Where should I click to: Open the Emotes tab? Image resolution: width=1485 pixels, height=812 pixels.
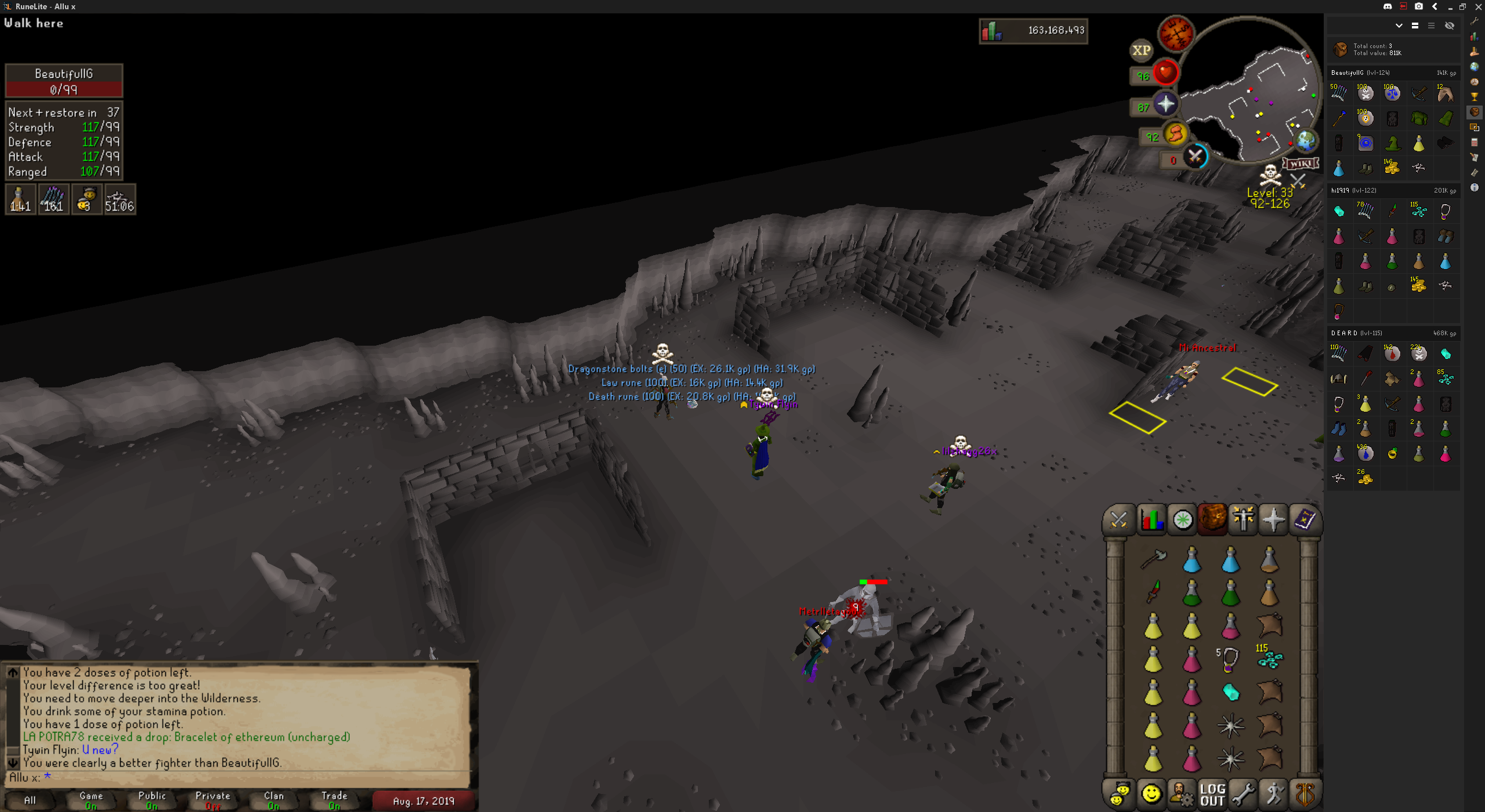click(1274, 794)
